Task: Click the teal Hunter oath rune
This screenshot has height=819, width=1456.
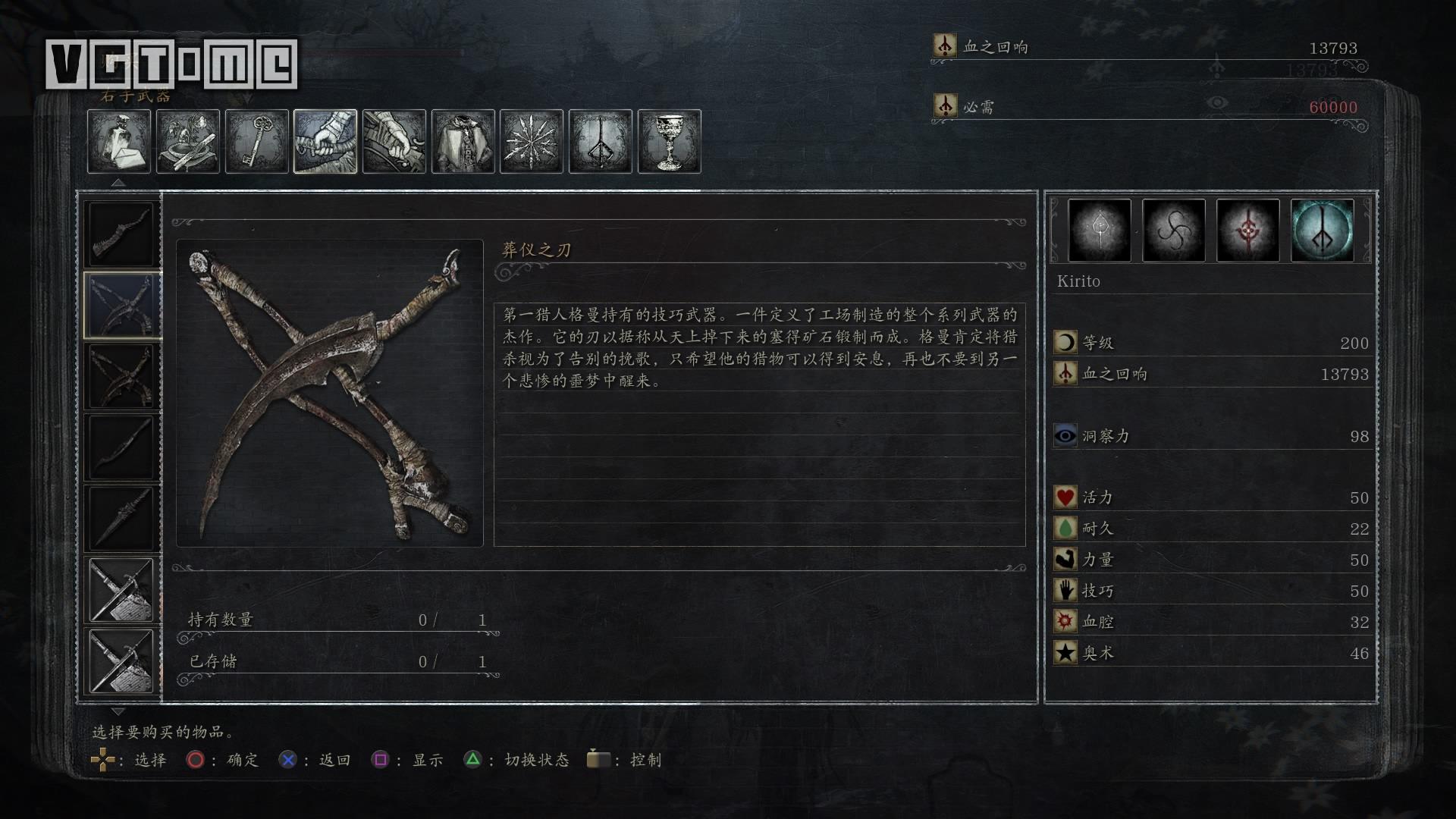Action: (x=1322, y=231)
